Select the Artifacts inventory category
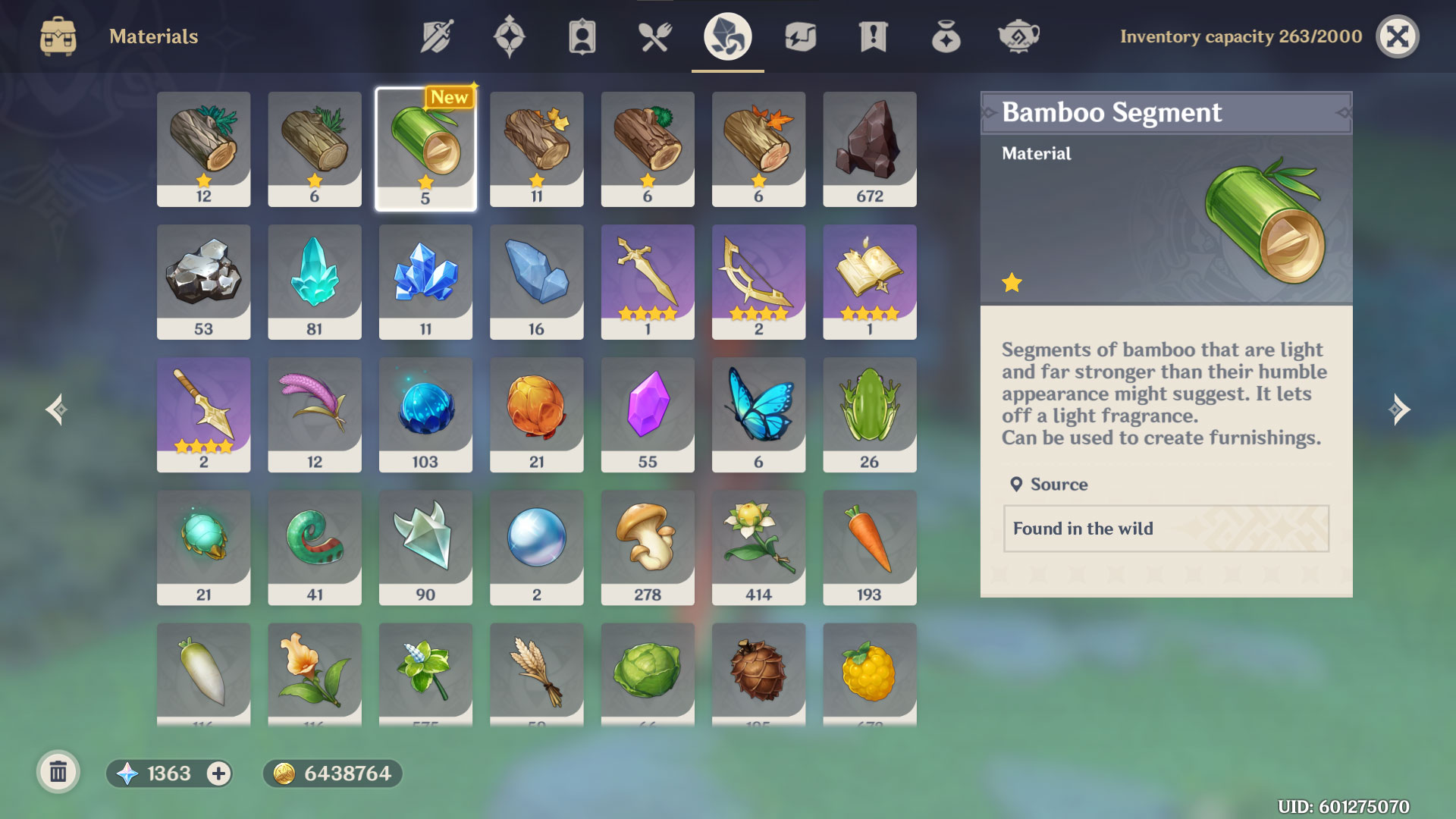 pos(509,36)
